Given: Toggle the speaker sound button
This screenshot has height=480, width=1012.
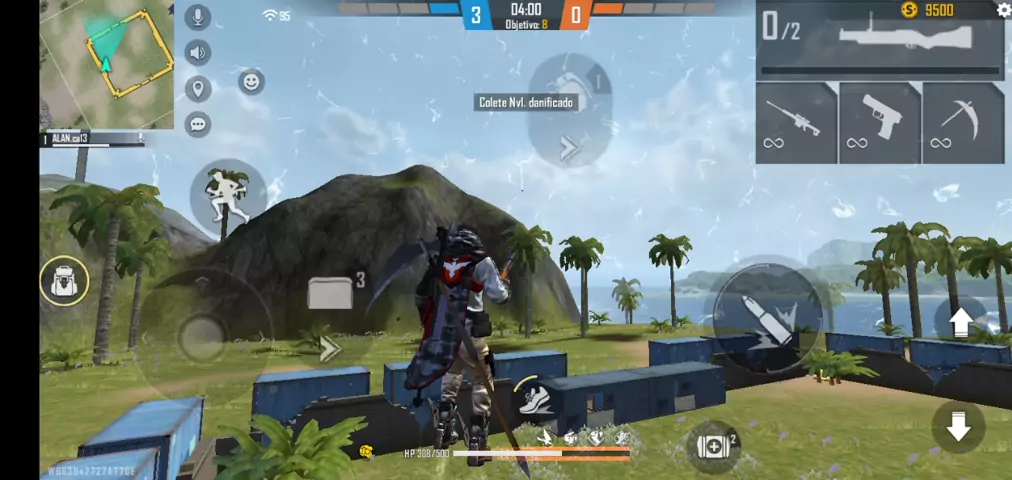Looking at the screenshot, I should point(198,53).
